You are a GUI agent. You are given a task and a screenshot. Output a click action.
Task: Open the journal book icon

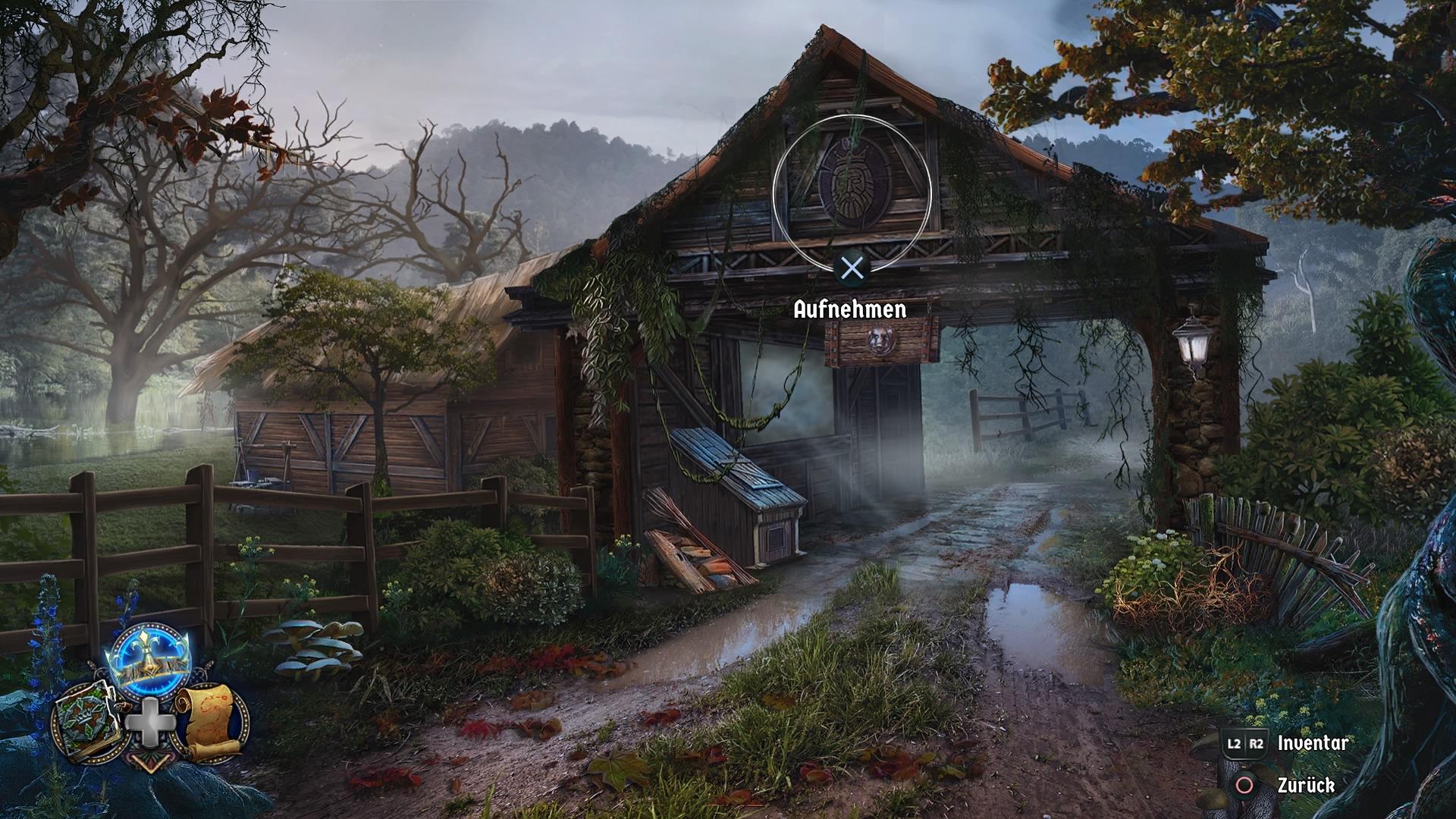pyautogui.click(x=86, y=720)
